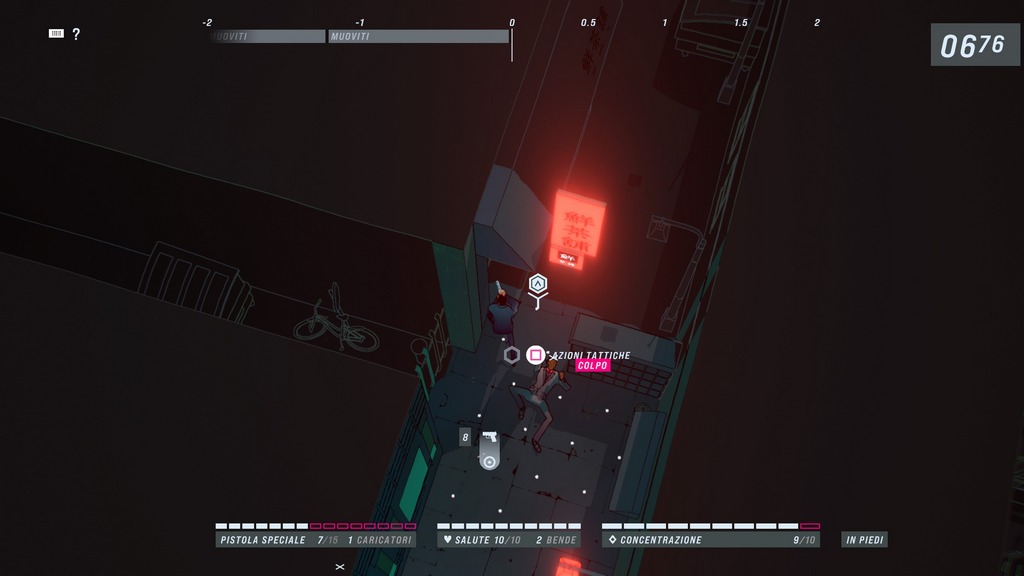
Task: Choose the pink COLPO tactical action
Action: tap(592, 366)
